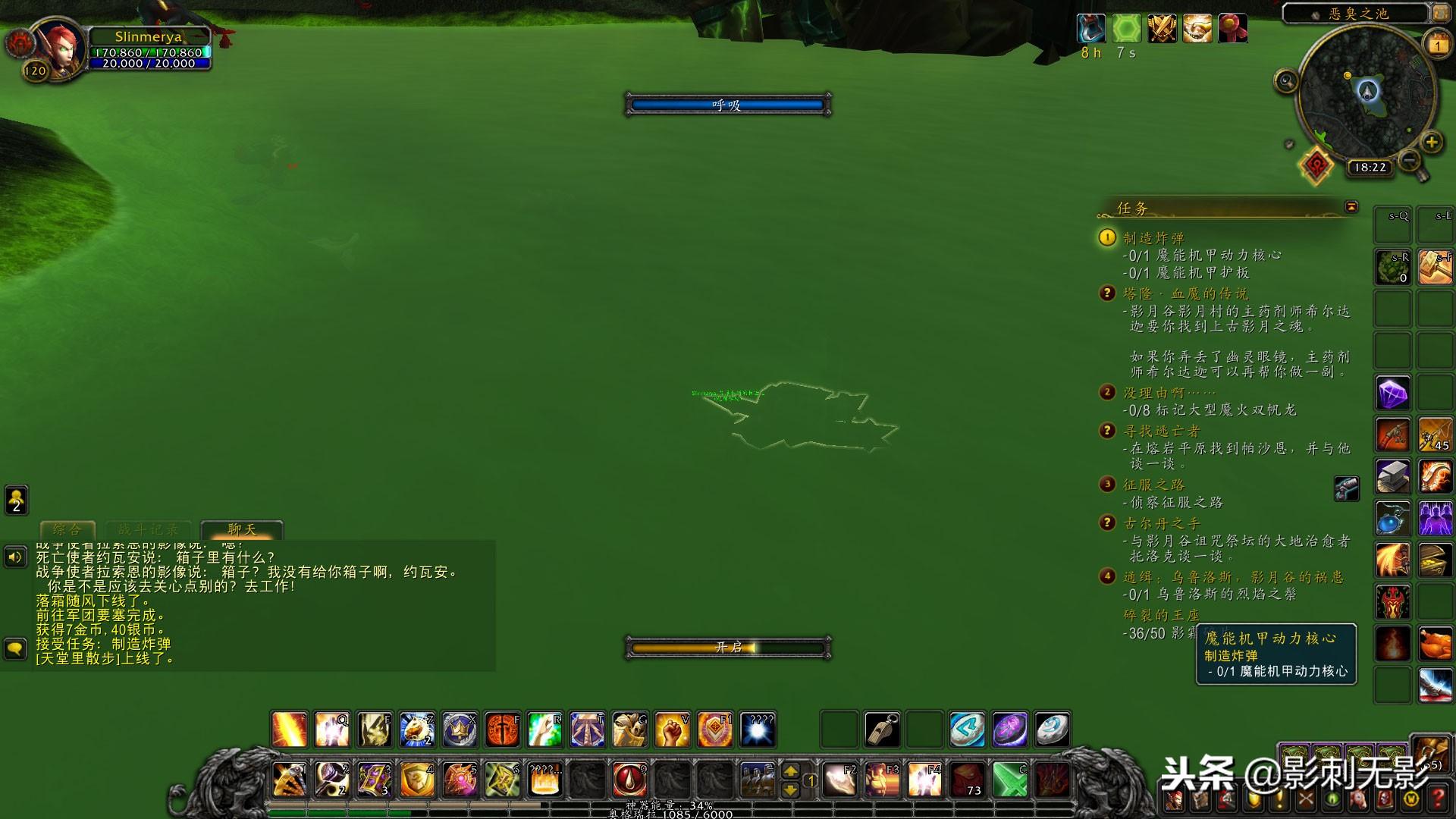Select the 征服之路 quest title
Screen dimensions: 1456x819
point(1153,485)
